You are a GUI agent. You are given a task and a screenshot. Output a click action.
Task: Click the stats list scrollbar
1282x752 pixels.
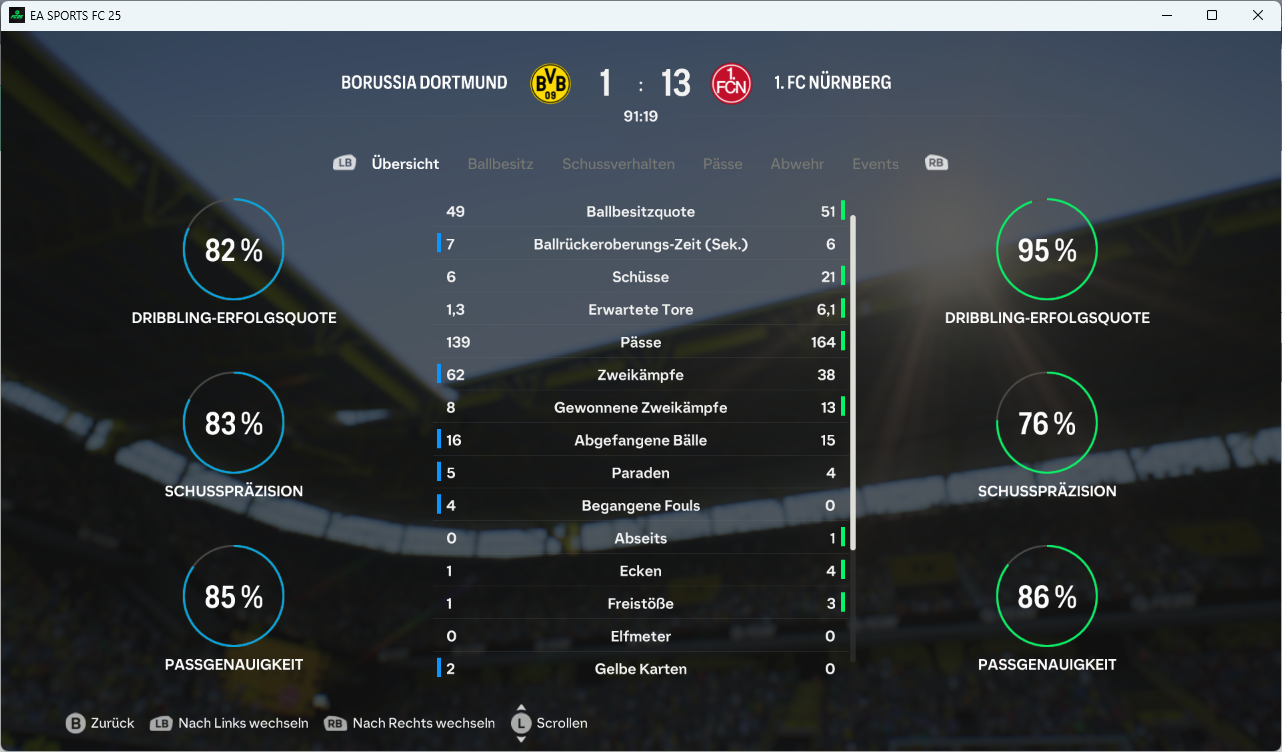click(x=853, y=380)
